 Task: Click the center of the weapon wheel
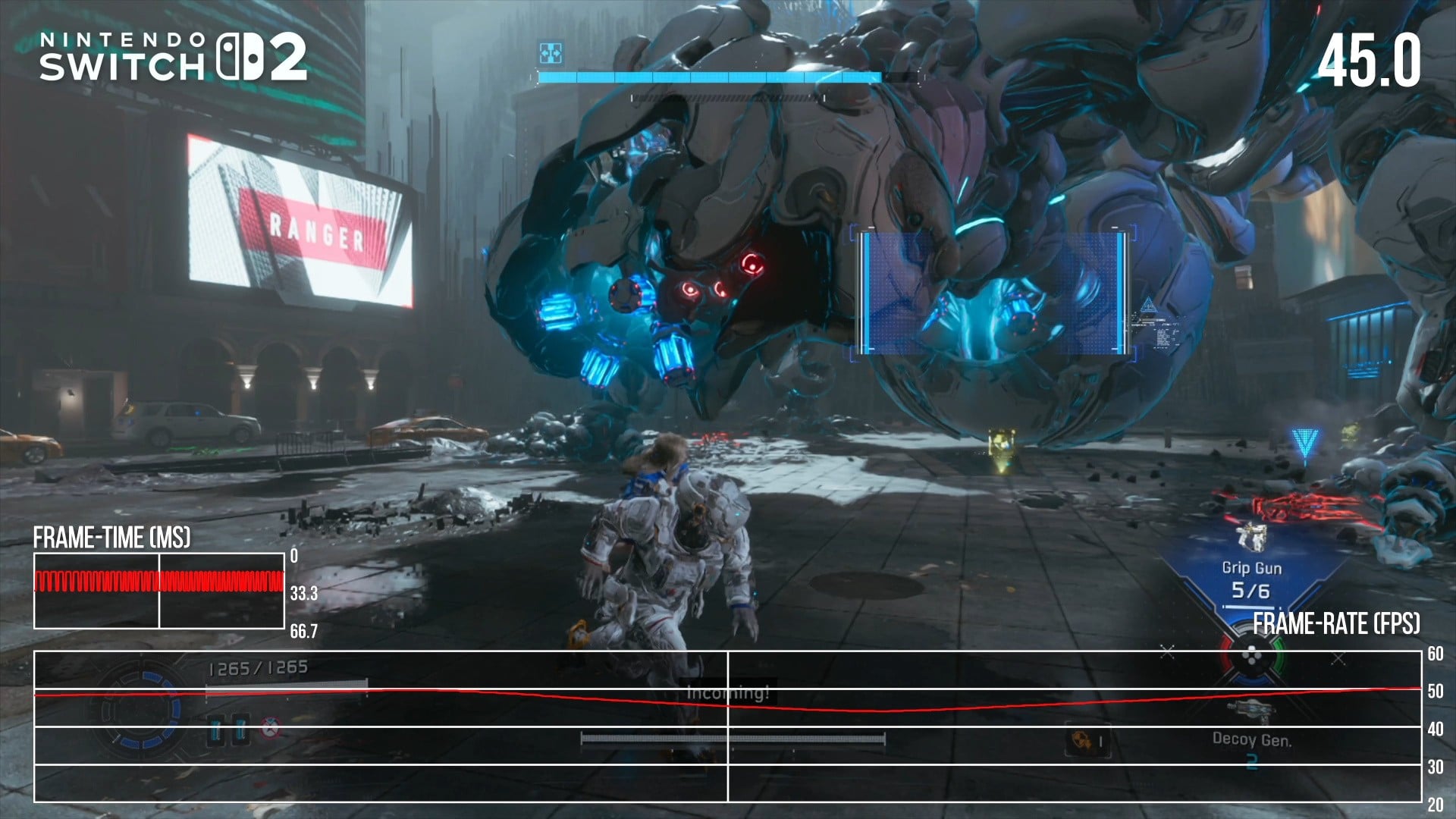click(1252, 657)
